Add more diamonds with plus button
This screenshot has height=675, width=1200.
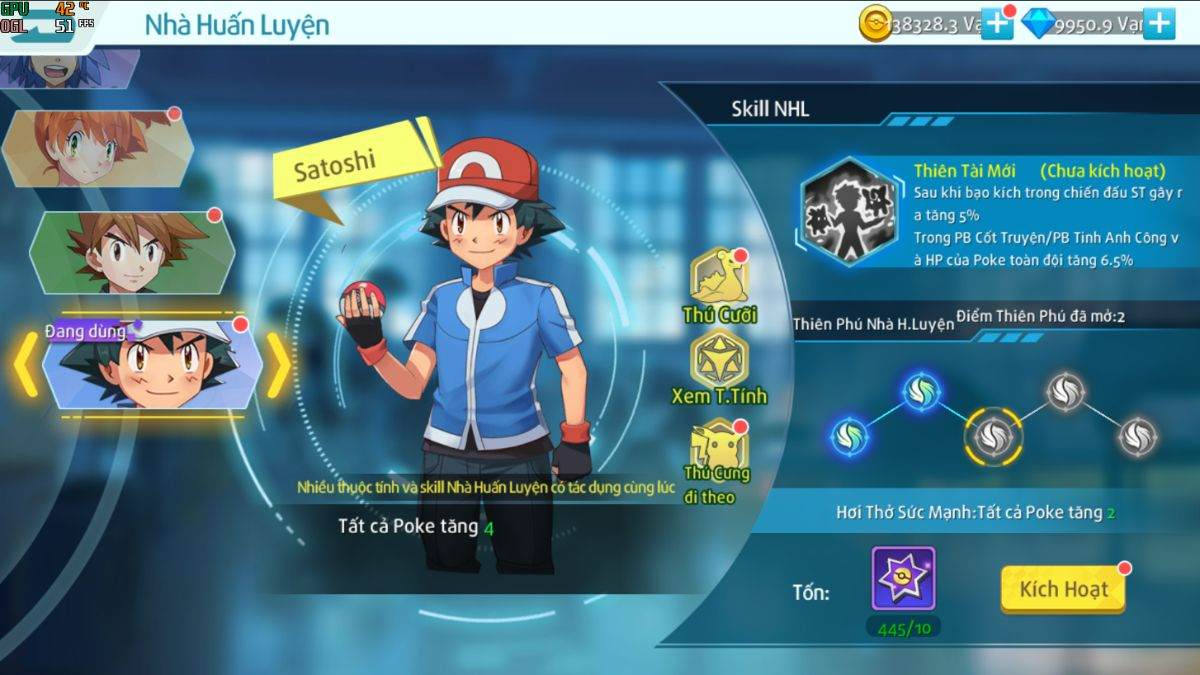point(1159,24)
